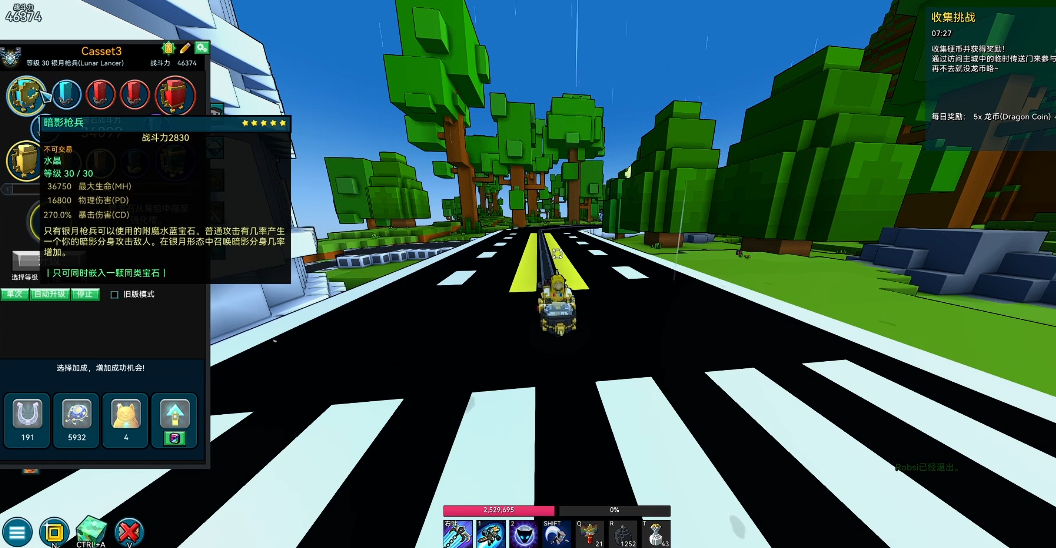
Task: Click the red X round button
Action: tap(129, 531)
